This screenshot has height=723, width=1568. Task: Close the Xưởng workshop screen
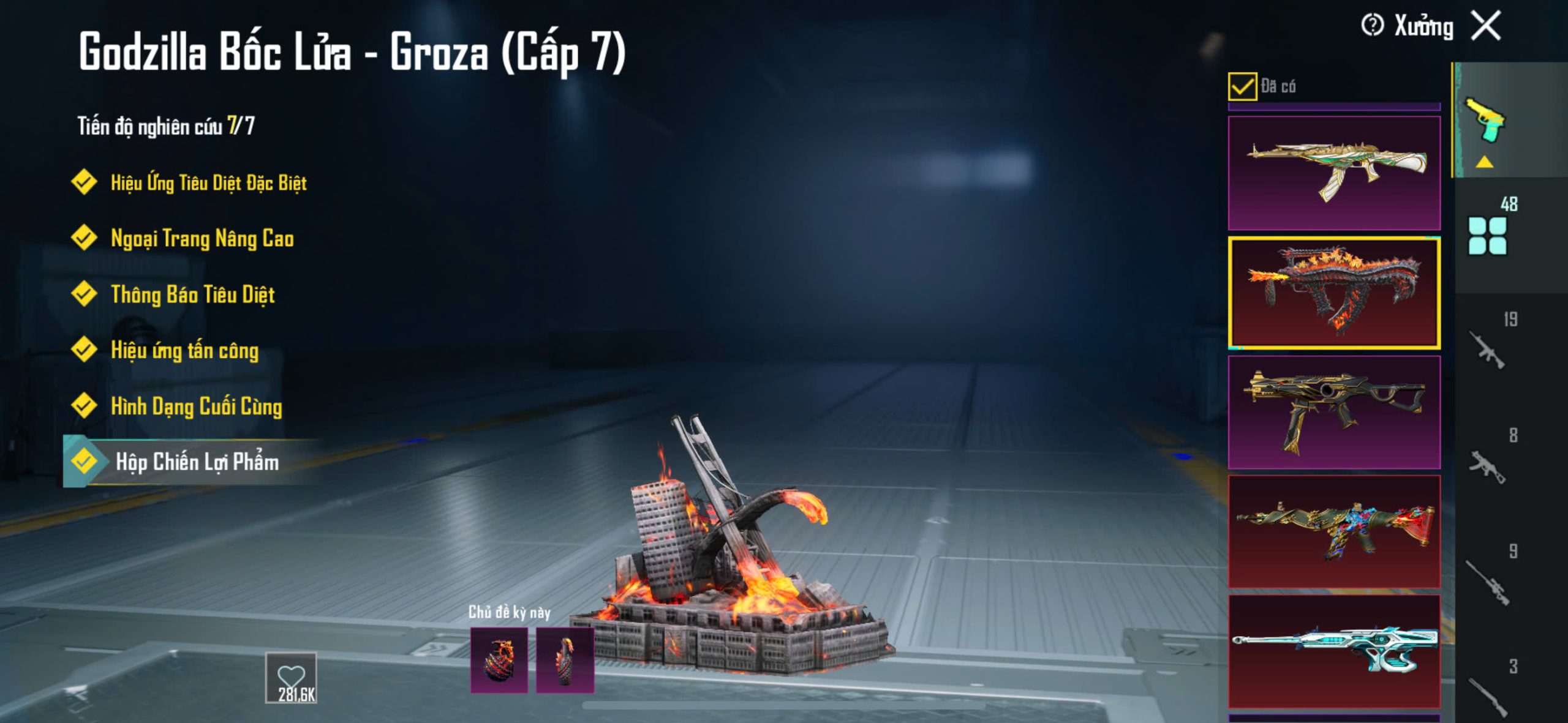point(1486,26)
